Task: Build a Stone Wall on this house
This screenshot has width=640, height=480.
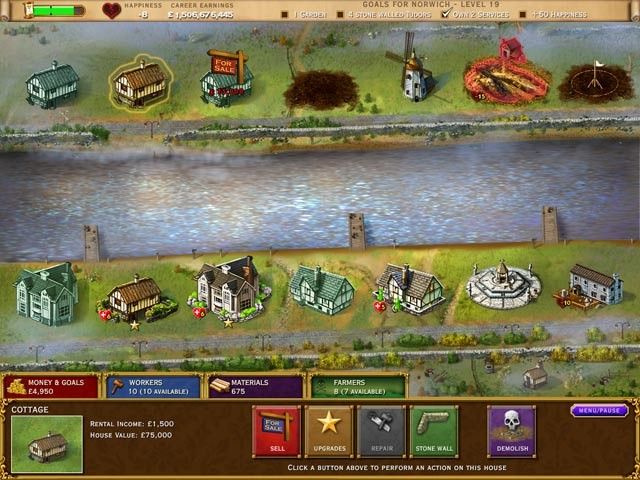Action: 433,432
